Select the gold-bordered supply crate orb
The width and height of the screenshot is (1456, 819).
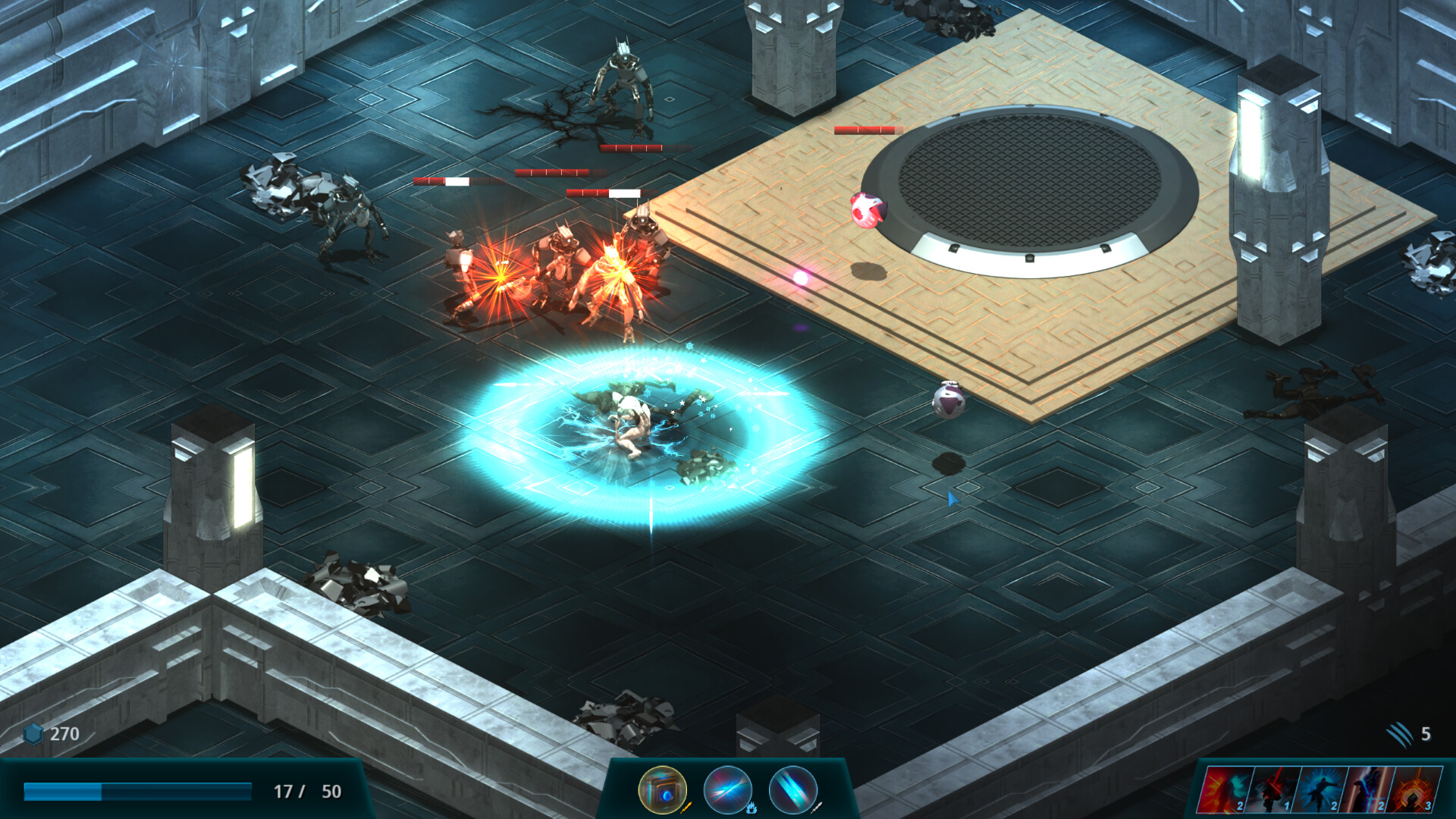click(x=663, y=789)
